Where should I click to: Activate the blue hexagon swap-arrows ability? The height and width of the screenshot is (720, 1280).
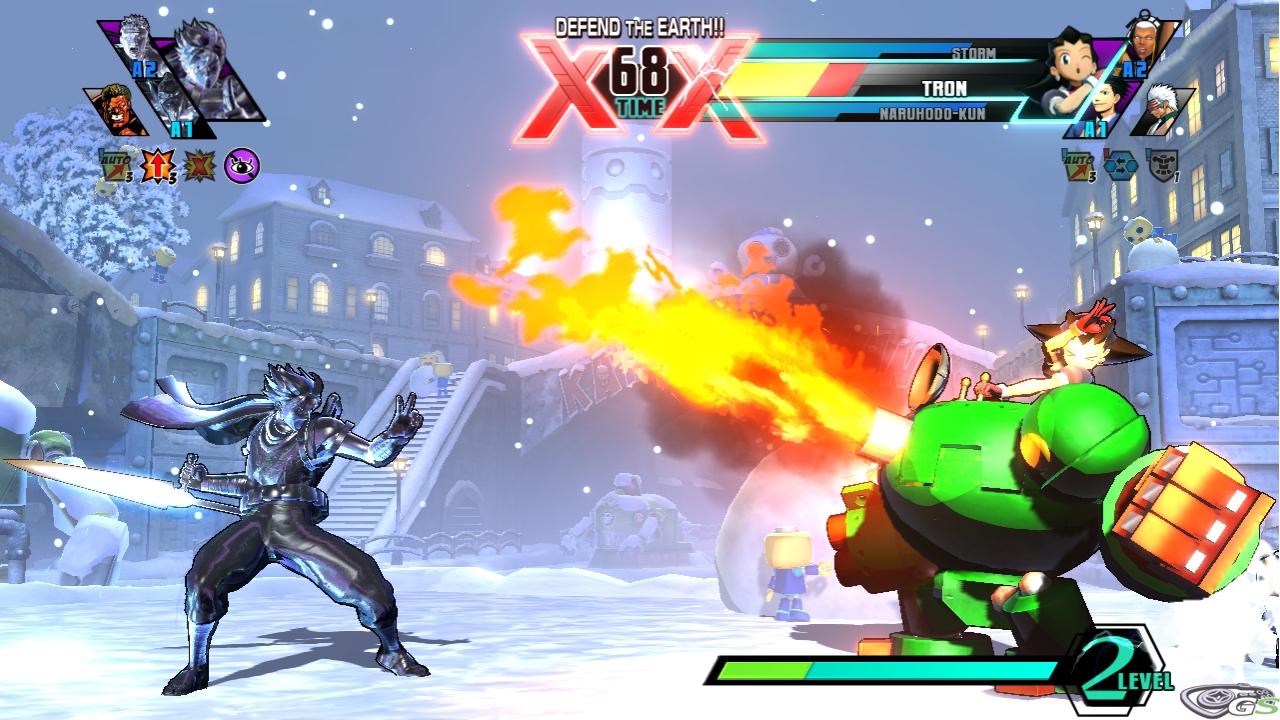pos(1120,165)
